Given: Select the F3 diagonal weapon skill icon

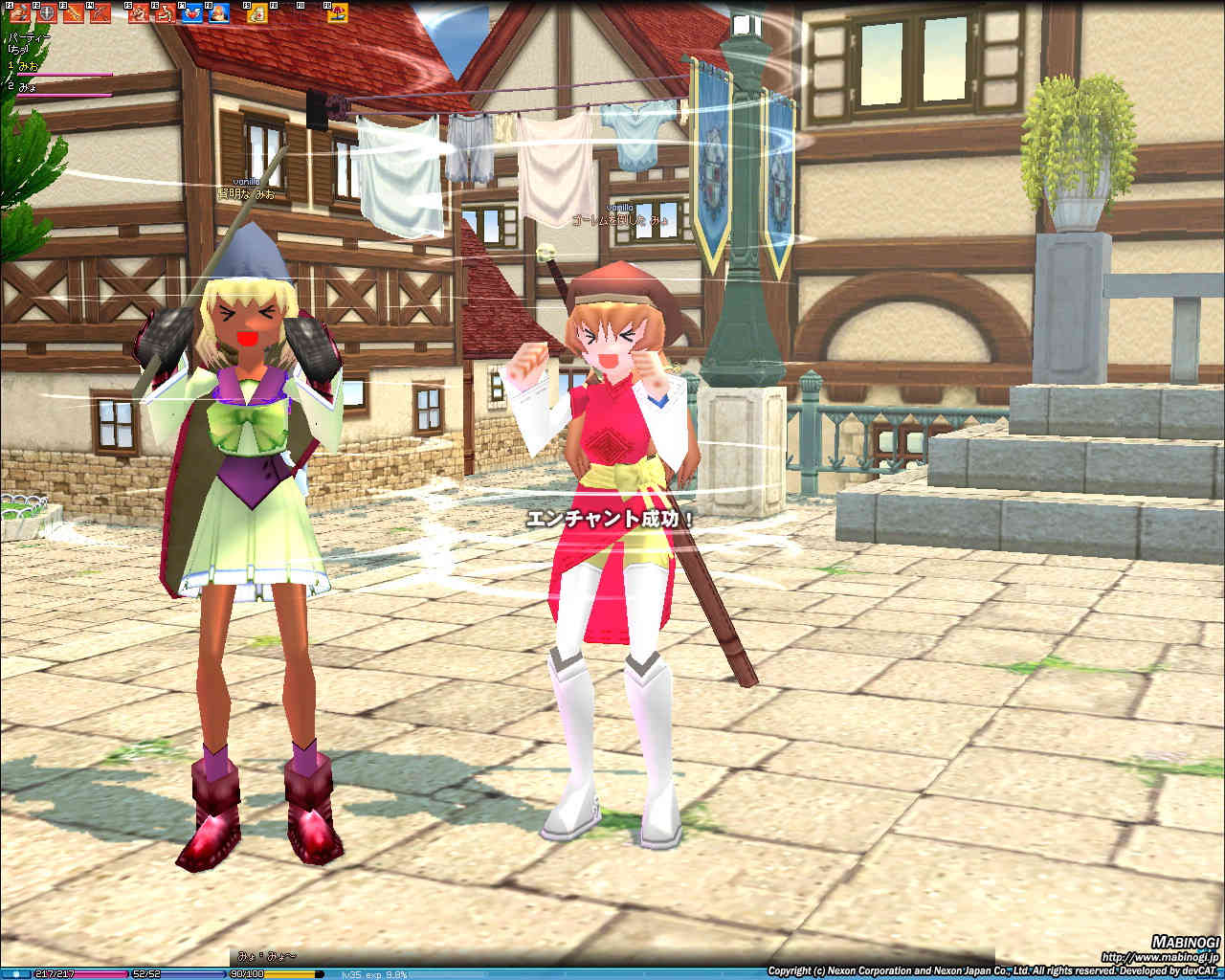Looking at the screenshot, I should 74,12.
